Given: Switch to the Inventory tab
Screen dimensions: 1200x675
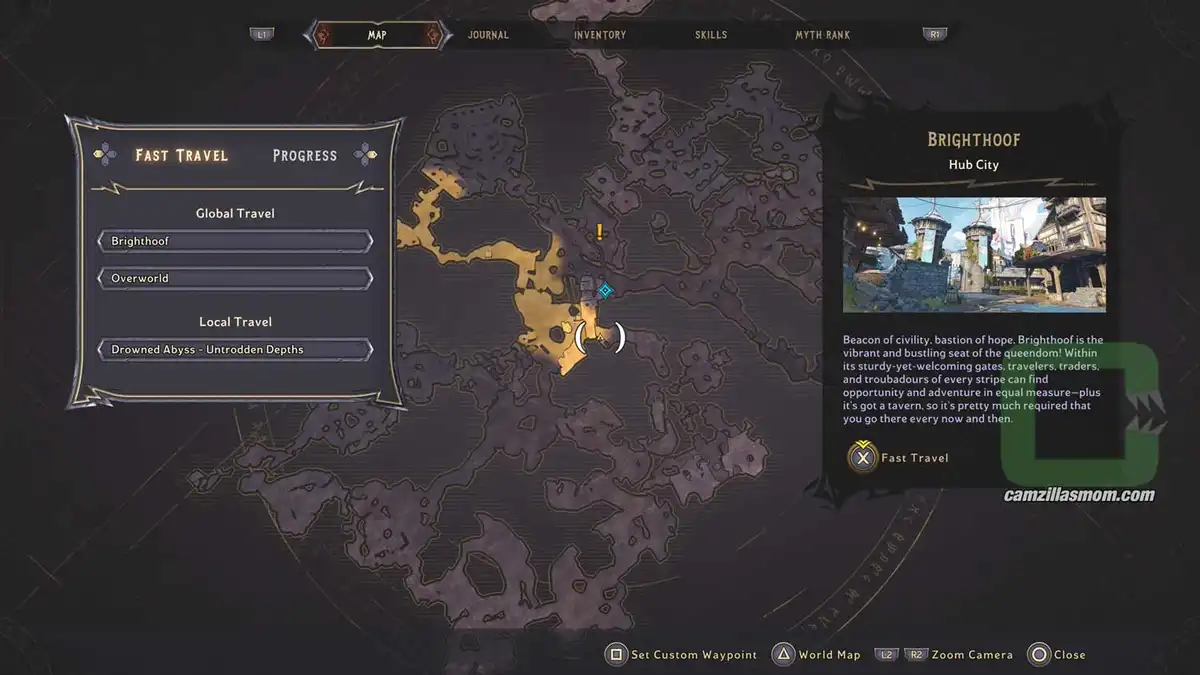Looking at the screenshot, I should pos(600,35).
